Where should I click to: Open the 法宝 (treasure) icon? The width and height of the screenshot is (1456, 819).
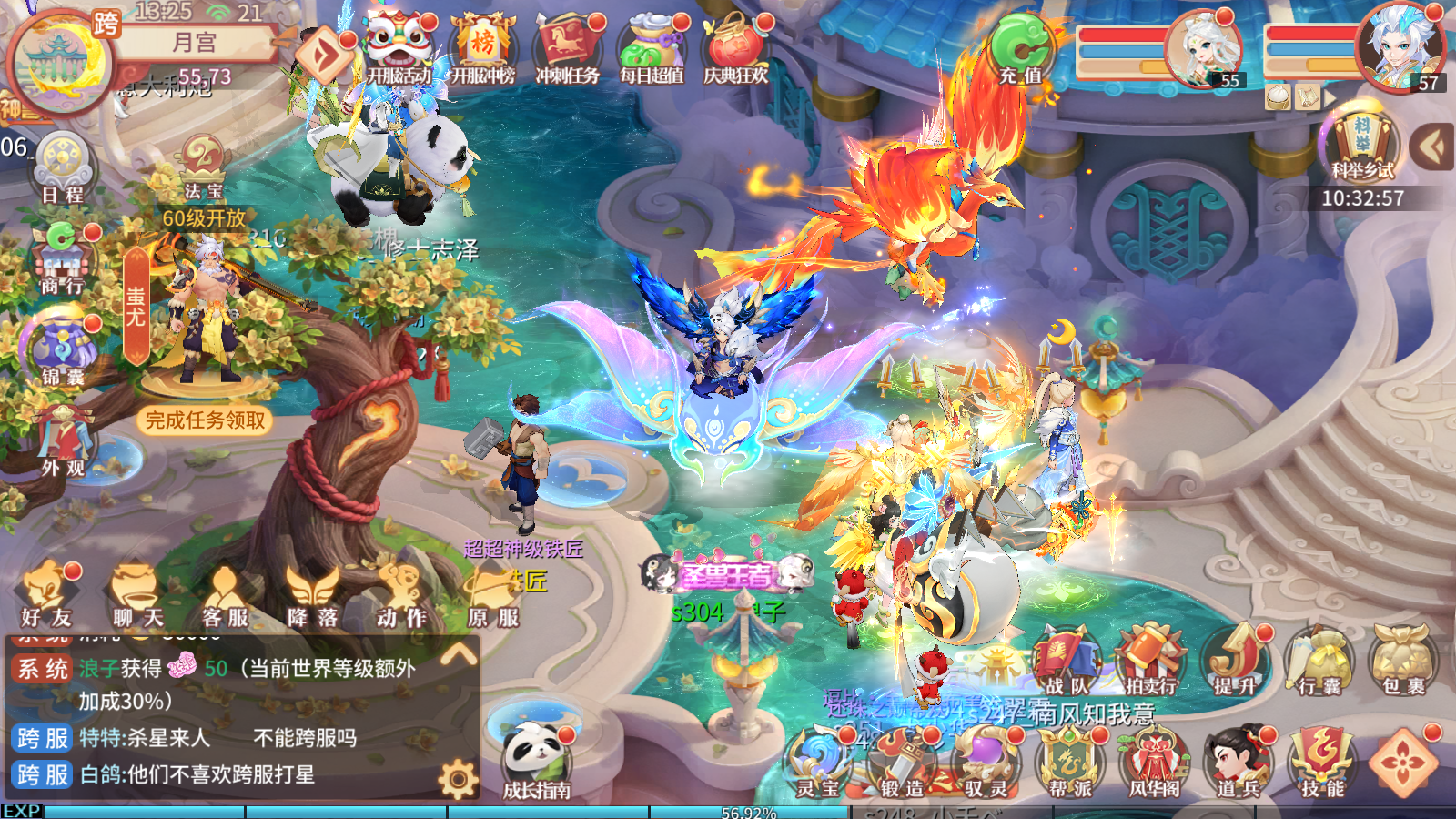[205, 168]
